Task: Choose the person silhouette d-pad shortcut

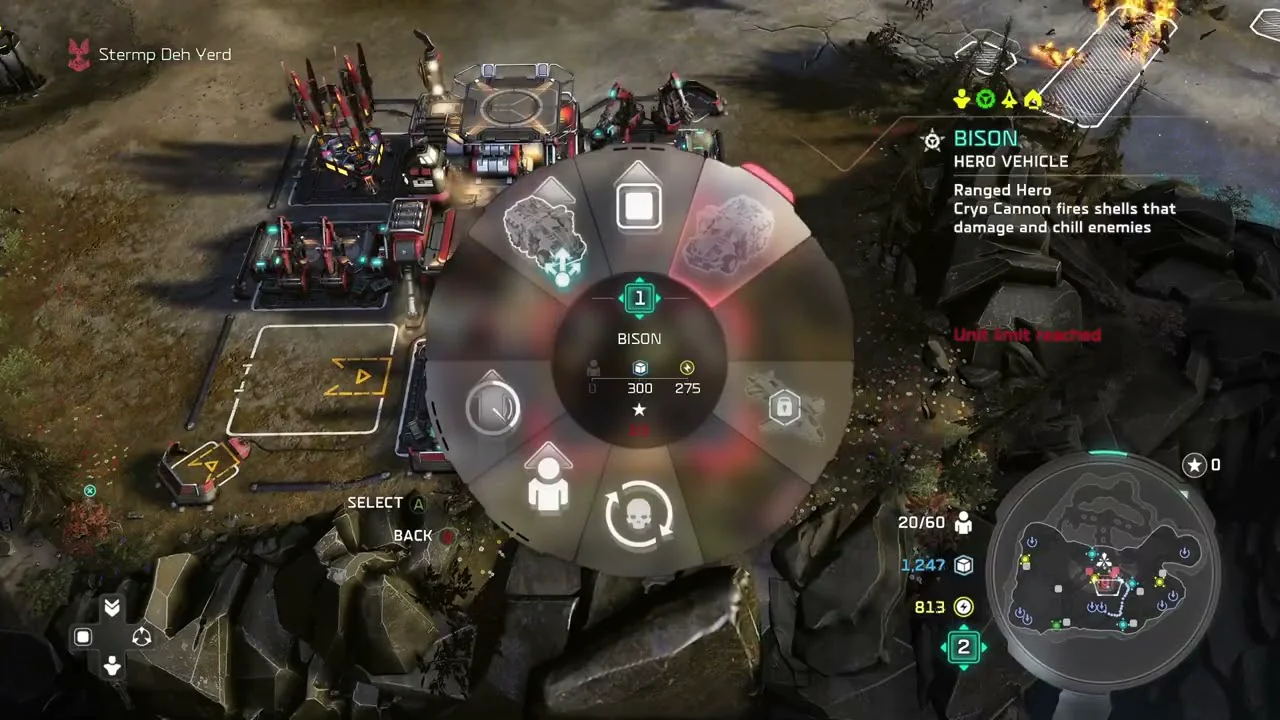Action: tap(112, 664)
